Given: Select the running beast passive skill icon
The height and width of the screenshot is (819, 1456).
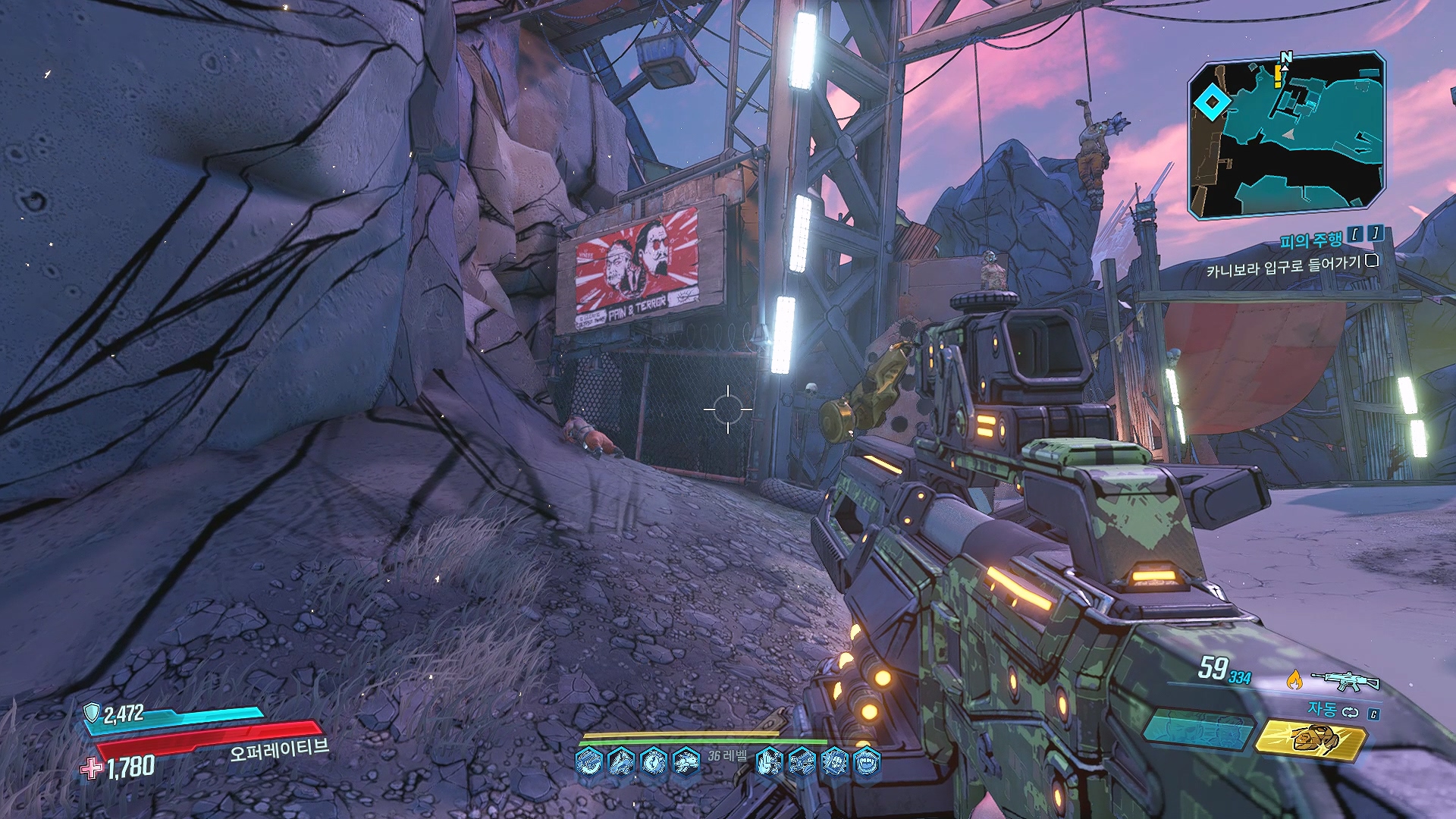Looking at the screenshot, I should click(x=686, y=761).
